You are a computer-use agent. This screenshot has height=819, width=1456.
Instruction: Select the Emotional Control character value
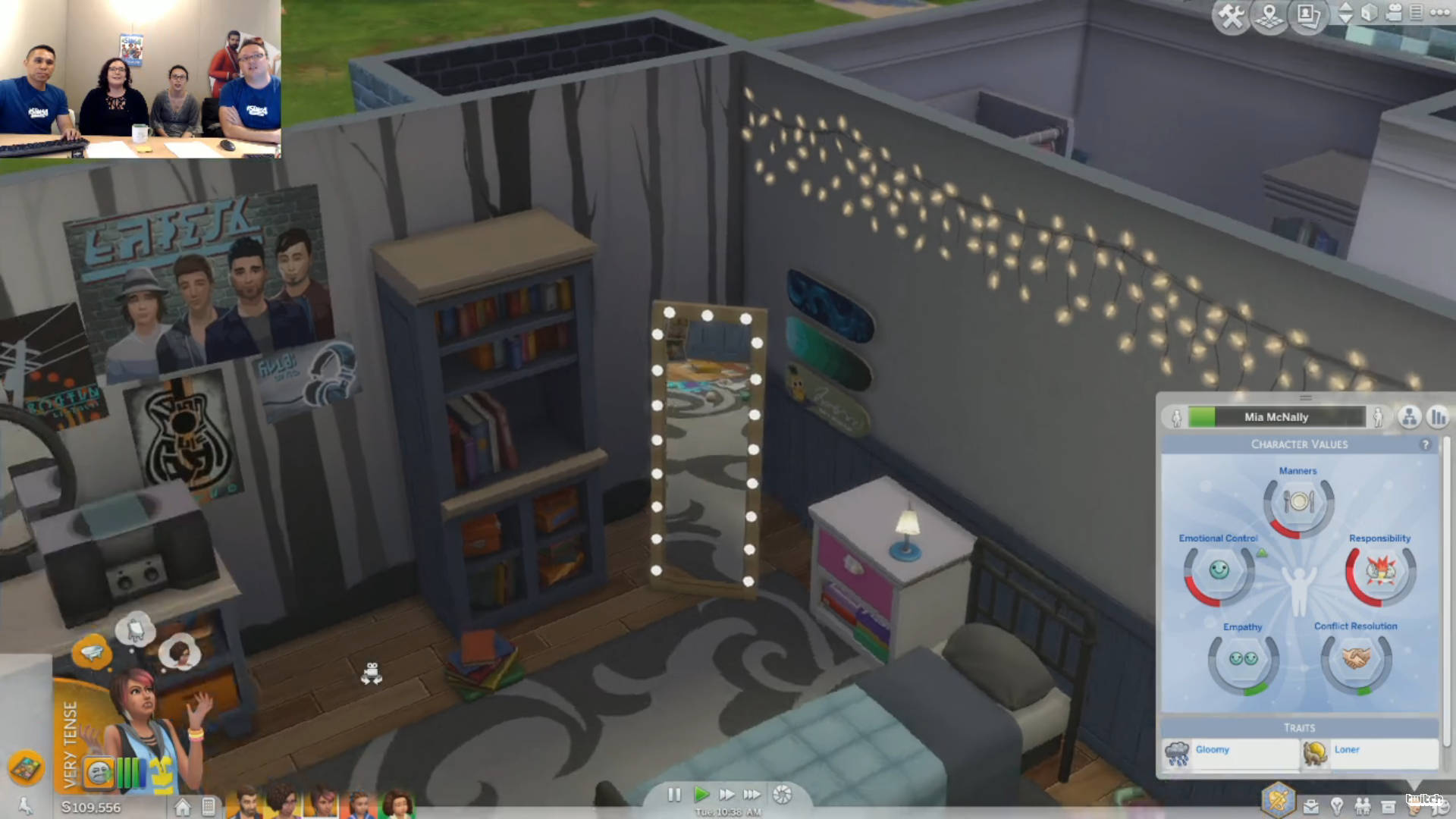1219,570
